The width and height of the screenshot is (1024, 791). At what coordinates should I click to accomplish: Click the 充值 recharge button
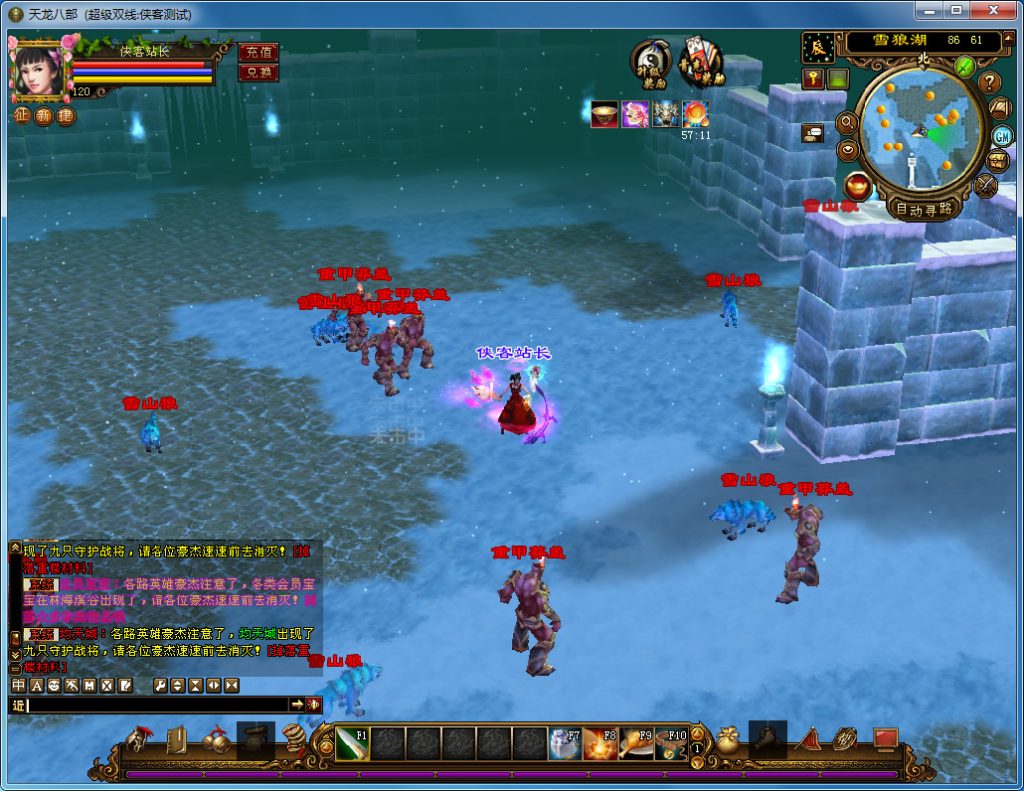pyautogui.click(x=258, y=52)
